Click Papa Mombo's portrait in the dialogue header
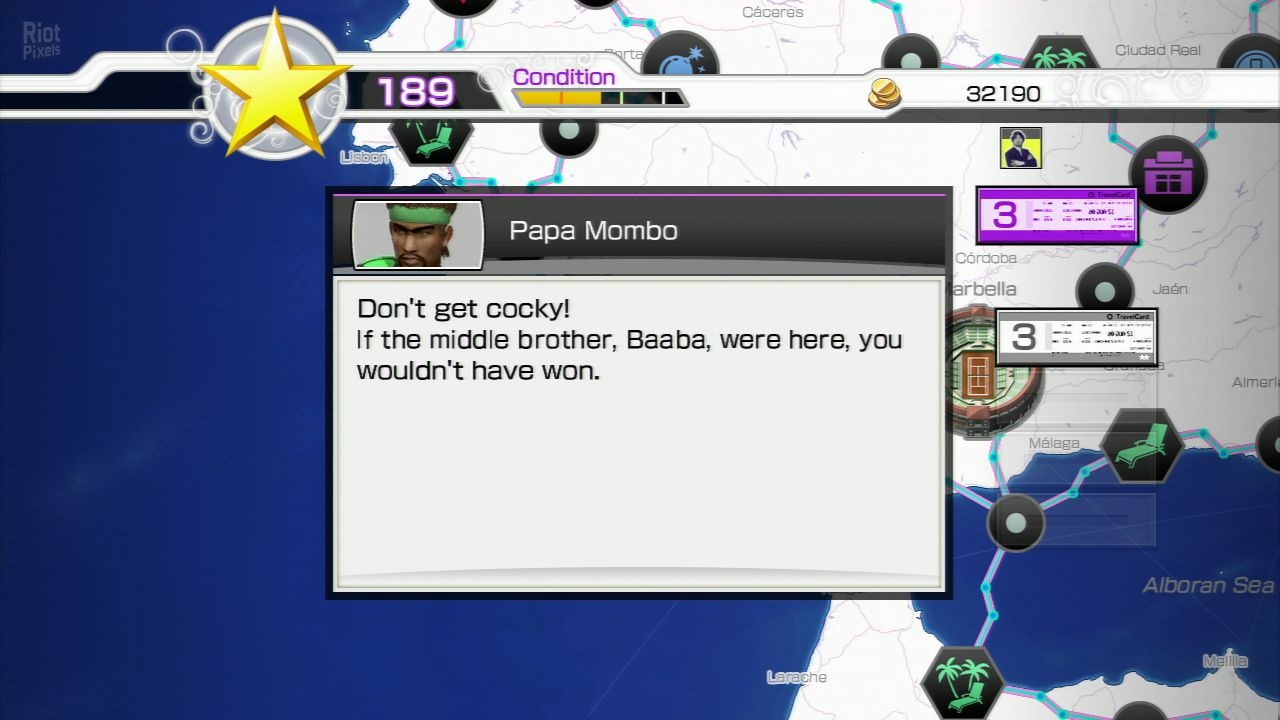Image resolution: width=1280 pixels, height=720 pixels. (x=417, y=235)
